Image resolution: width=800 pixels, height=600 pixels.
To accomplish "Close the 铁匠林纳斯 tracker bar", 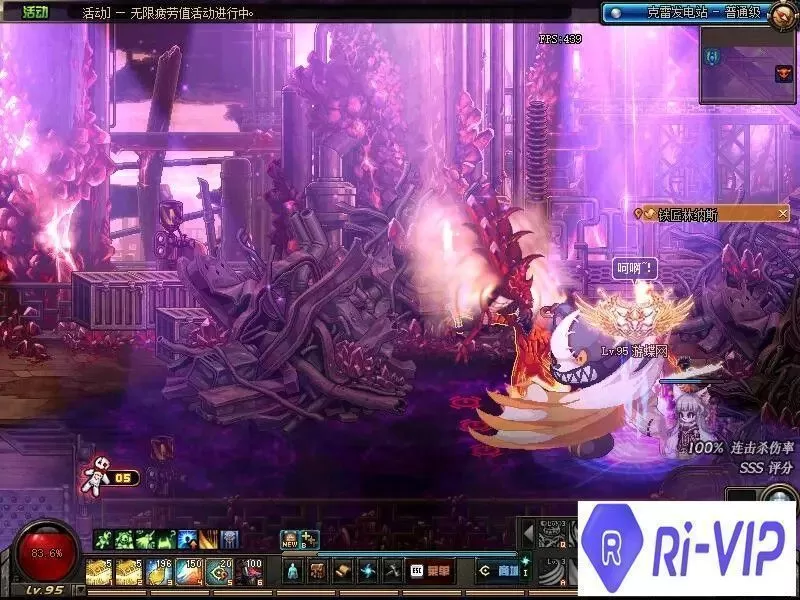I will 783,213.
